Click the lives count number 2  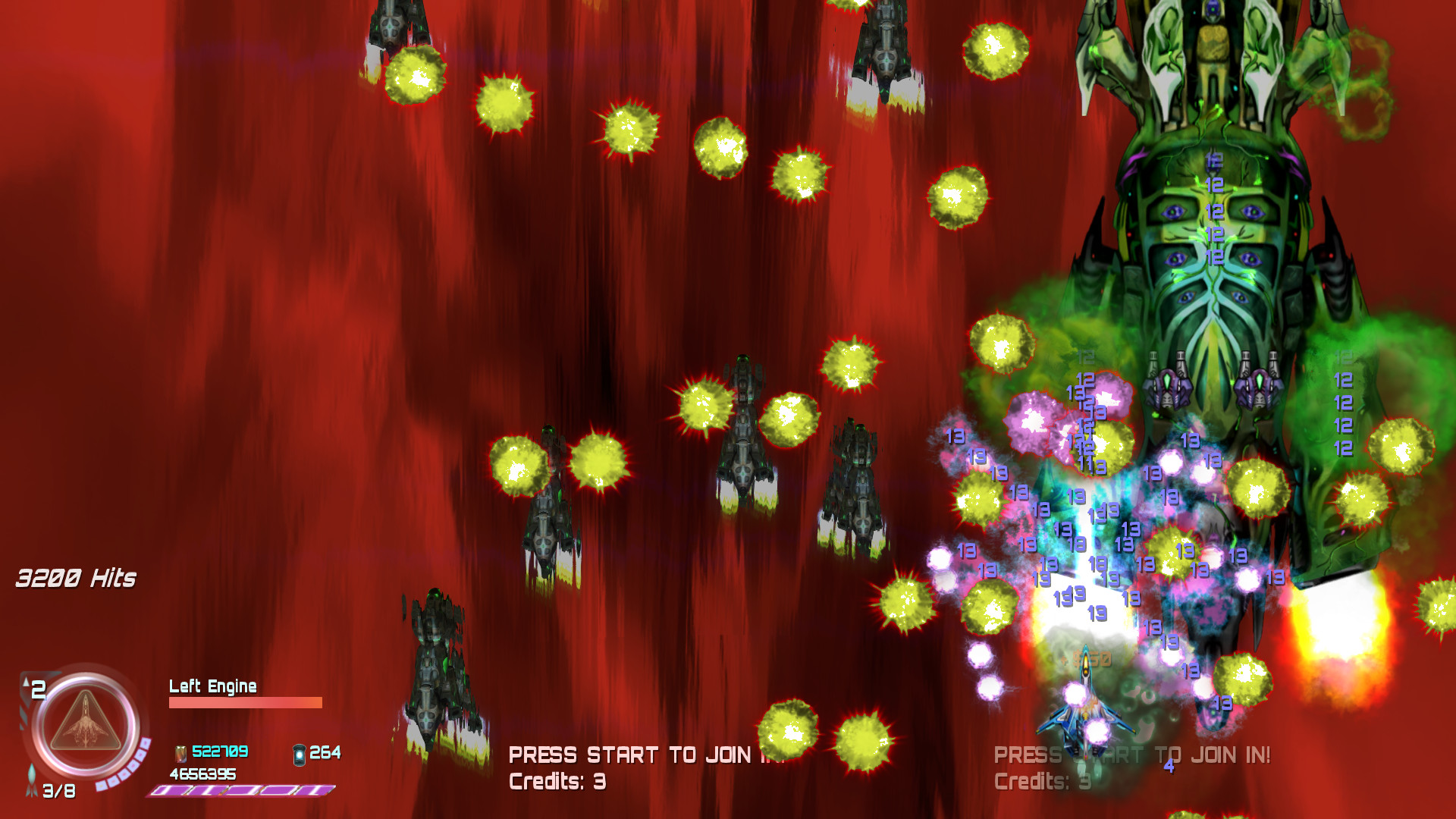tap(38, 690)
